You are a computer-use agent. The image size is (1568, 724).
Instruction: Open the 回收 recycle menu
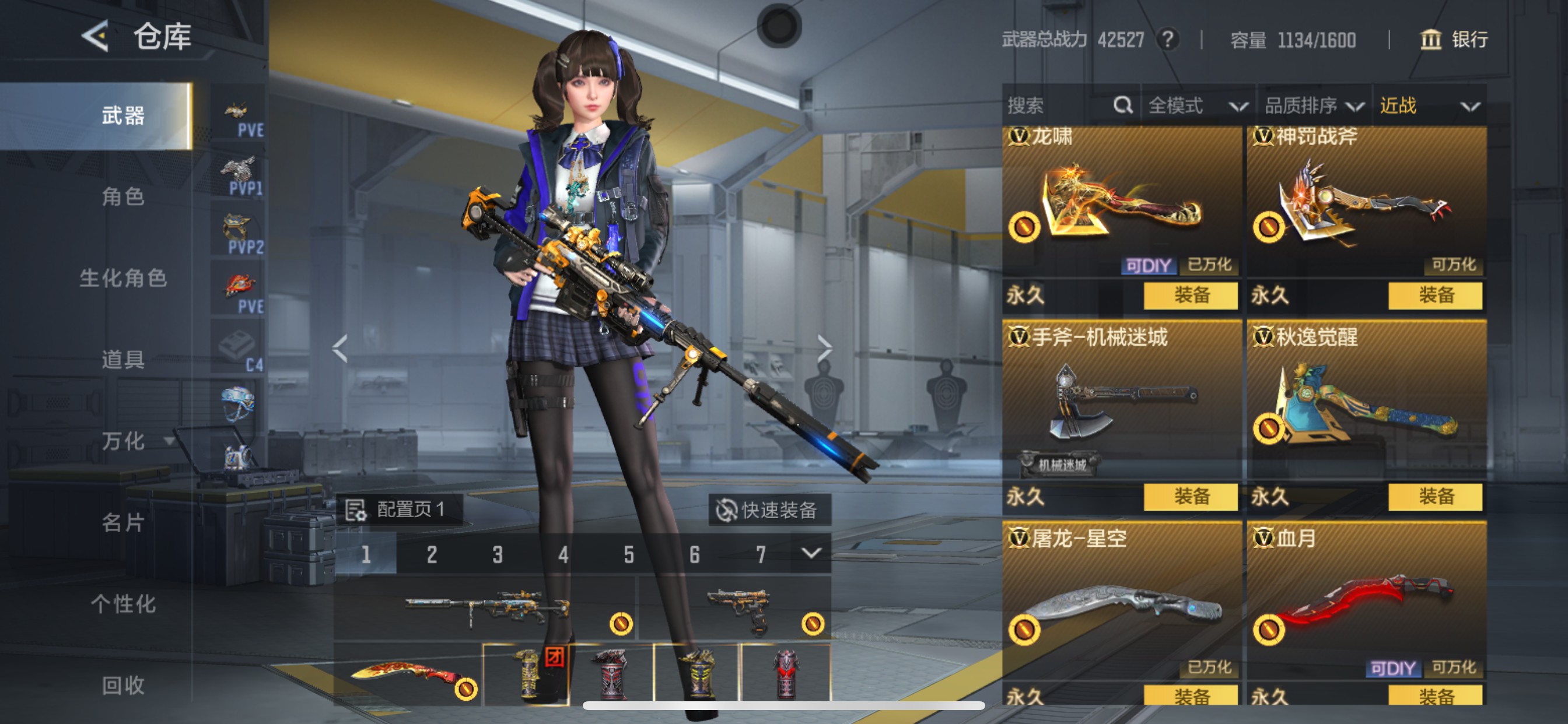coord(123,685)
